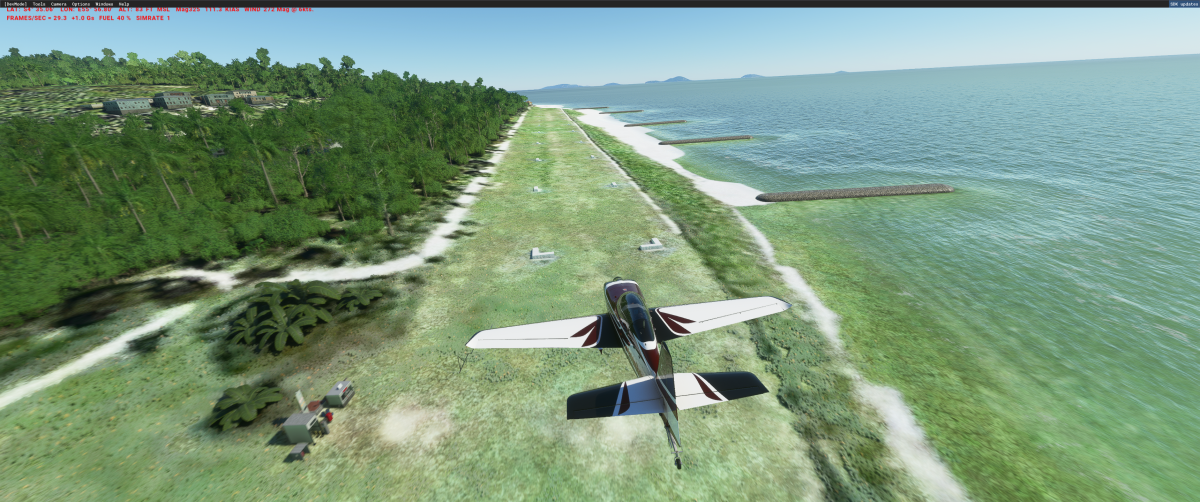Open the Help menu
Screen dimensions: 1200x502
pyautogui.click(x=124, y=4)
